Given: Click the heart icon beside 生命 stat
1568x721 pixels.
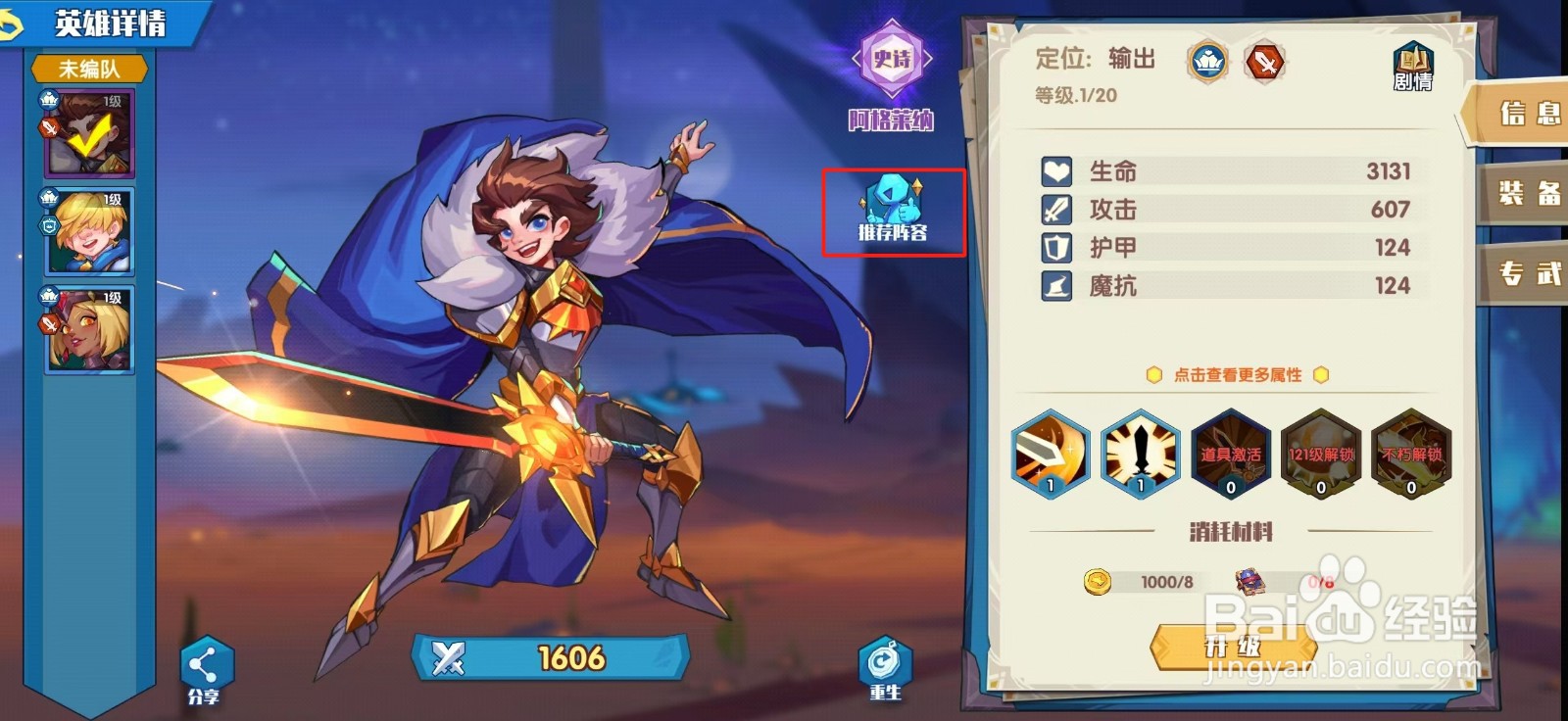Looking at the screenshot, I should (1054, 170).
